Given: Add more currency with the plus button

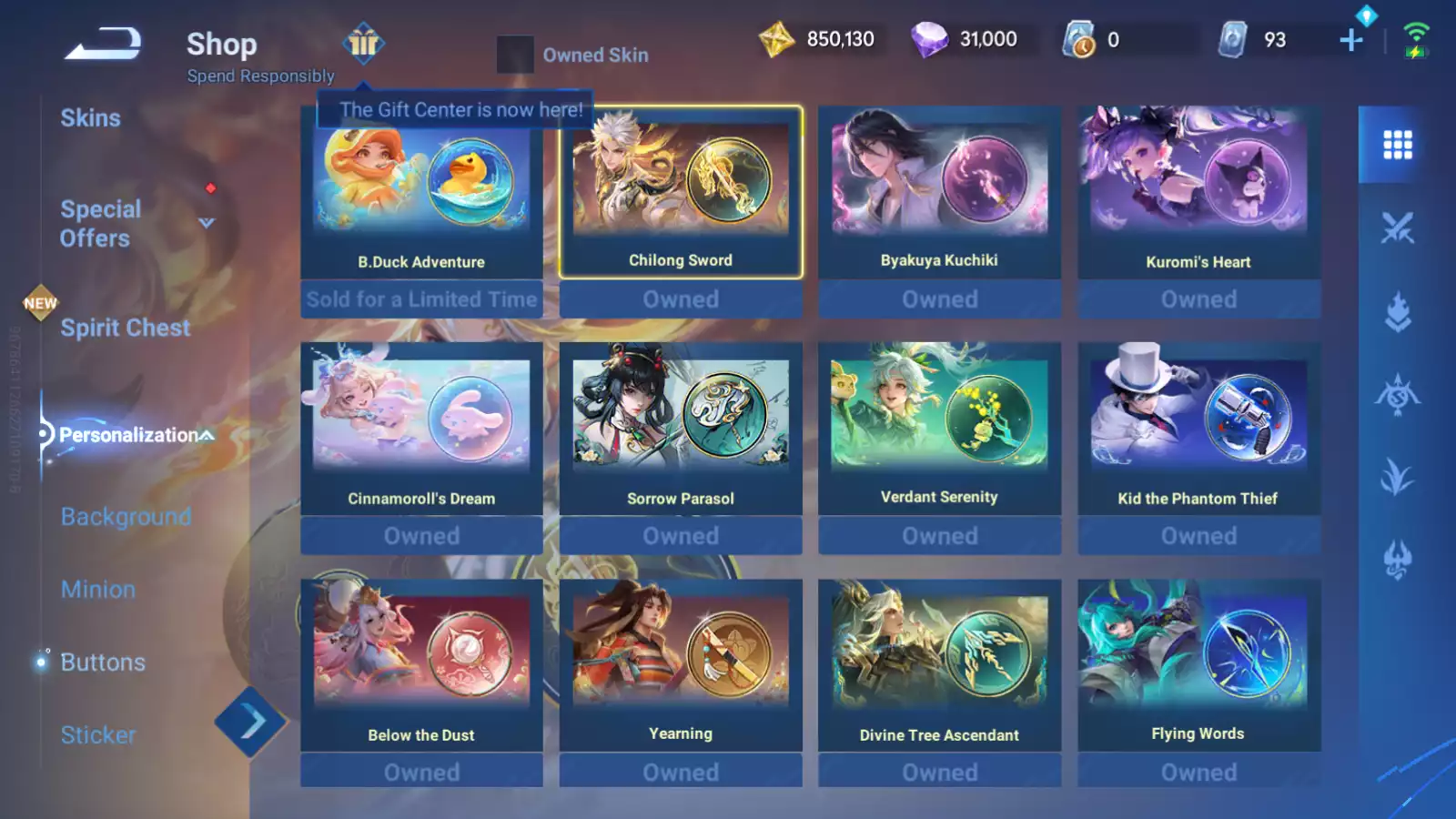Looking at the screenshot, I should [1350, 40].
